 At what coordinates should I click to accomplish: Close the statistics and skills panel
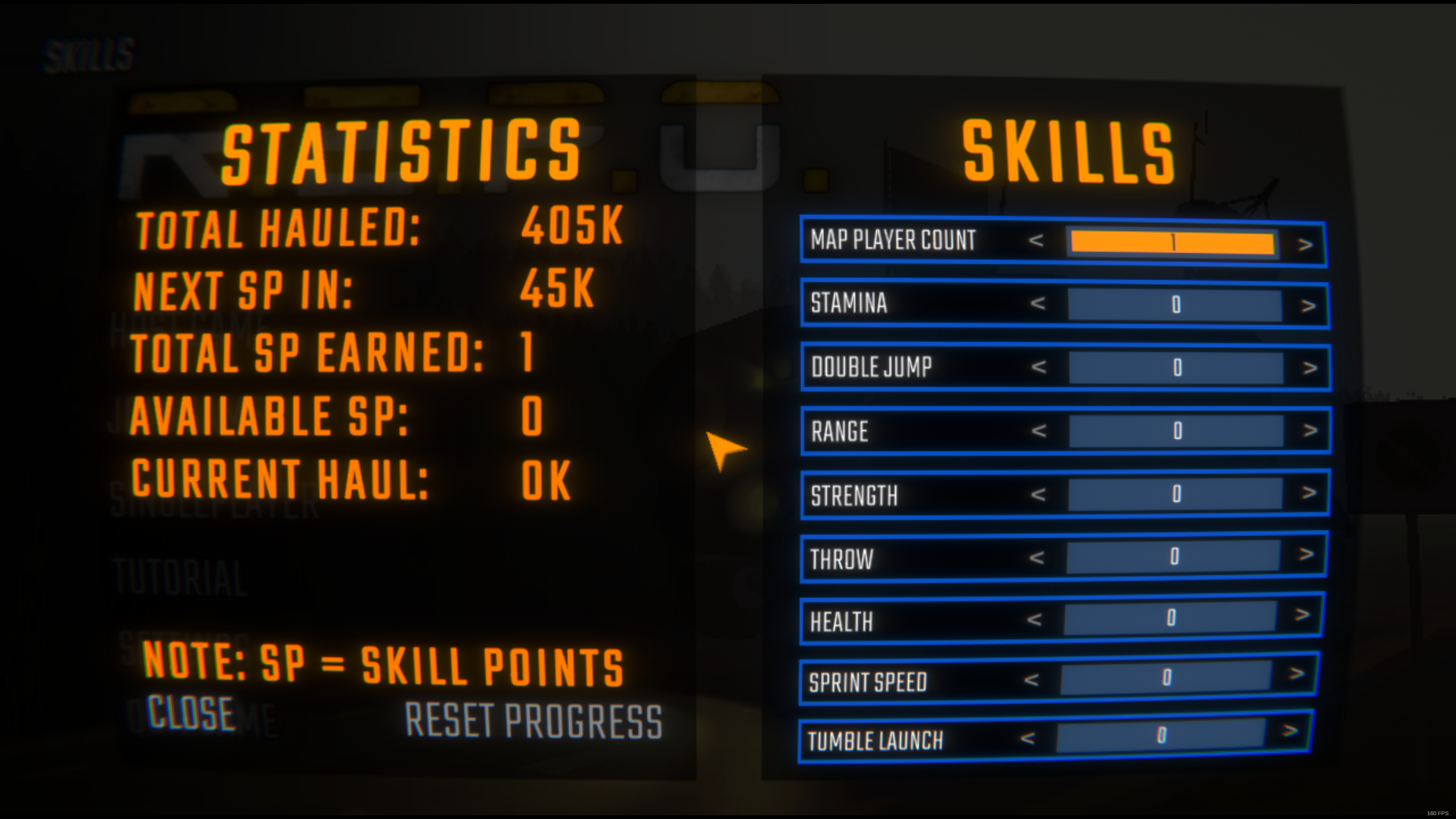(191, 713)
